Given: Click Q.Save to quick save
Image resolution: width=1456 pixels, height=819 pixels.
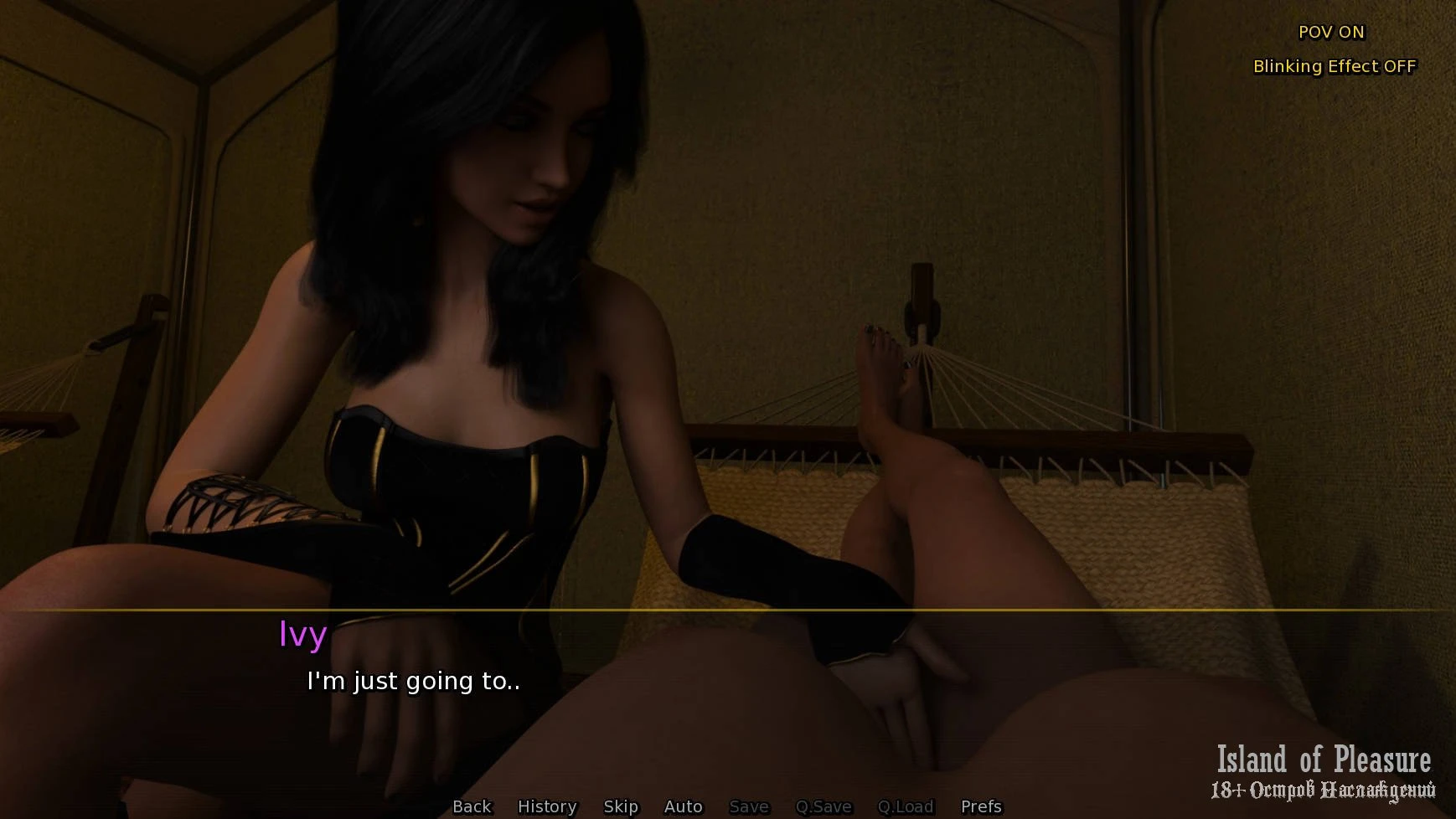Looking at the screenshot, I should [824, 806].
